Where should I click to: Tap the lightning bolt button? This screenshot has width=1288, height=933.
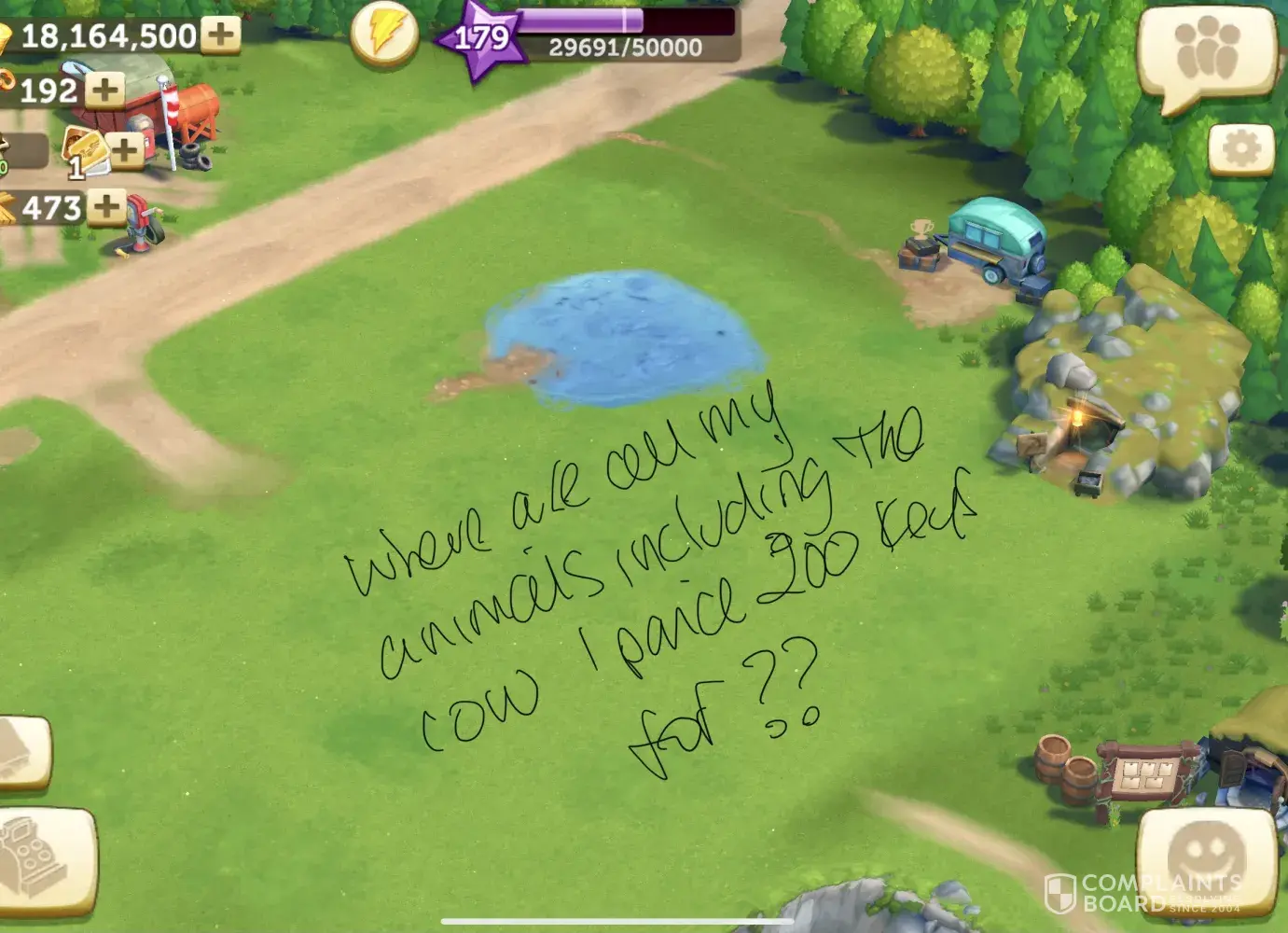point(384,35)
